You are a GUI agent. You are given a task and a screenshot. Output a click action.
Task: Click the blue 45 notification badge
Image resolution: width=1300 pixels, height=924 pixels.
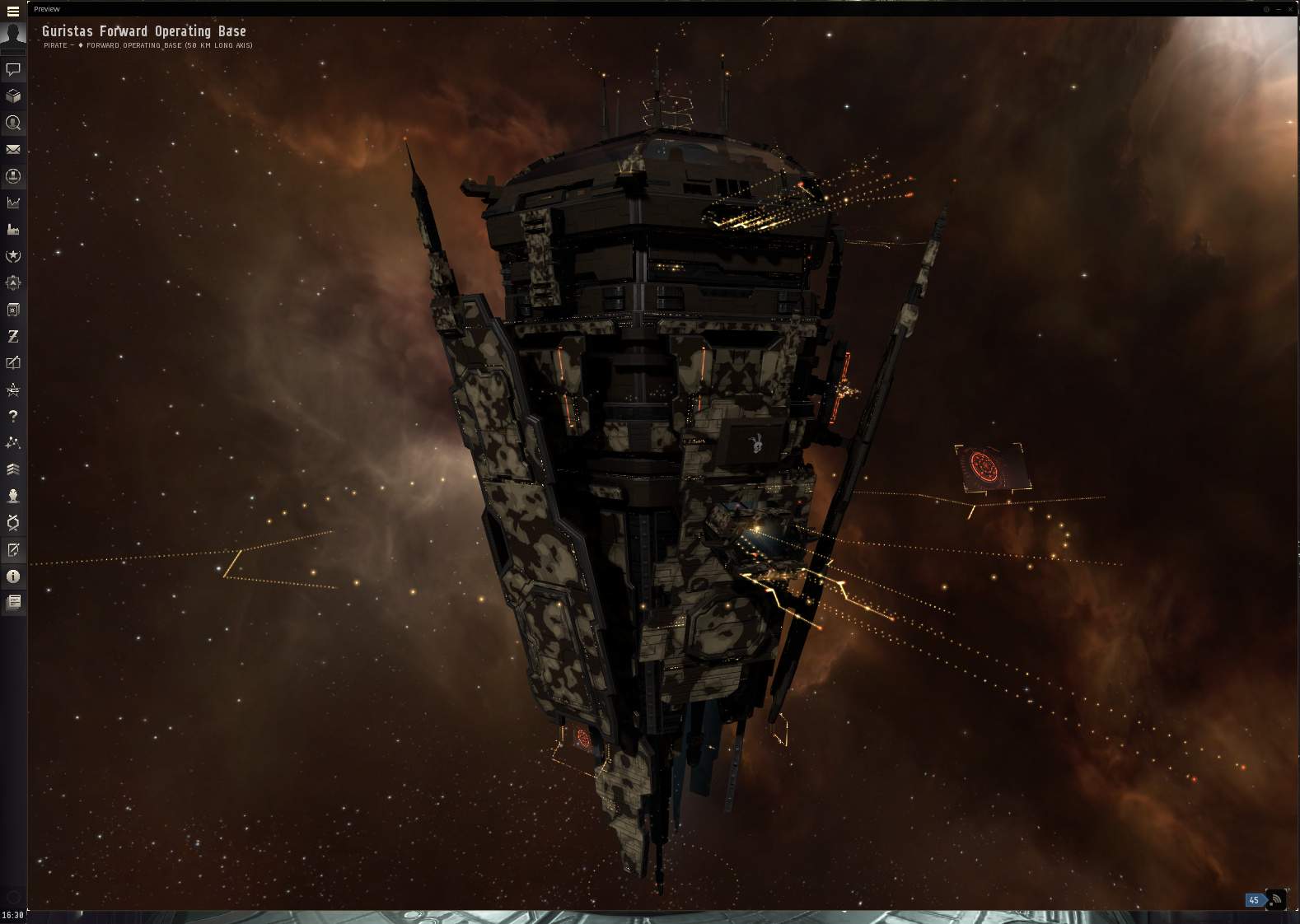1254,900
